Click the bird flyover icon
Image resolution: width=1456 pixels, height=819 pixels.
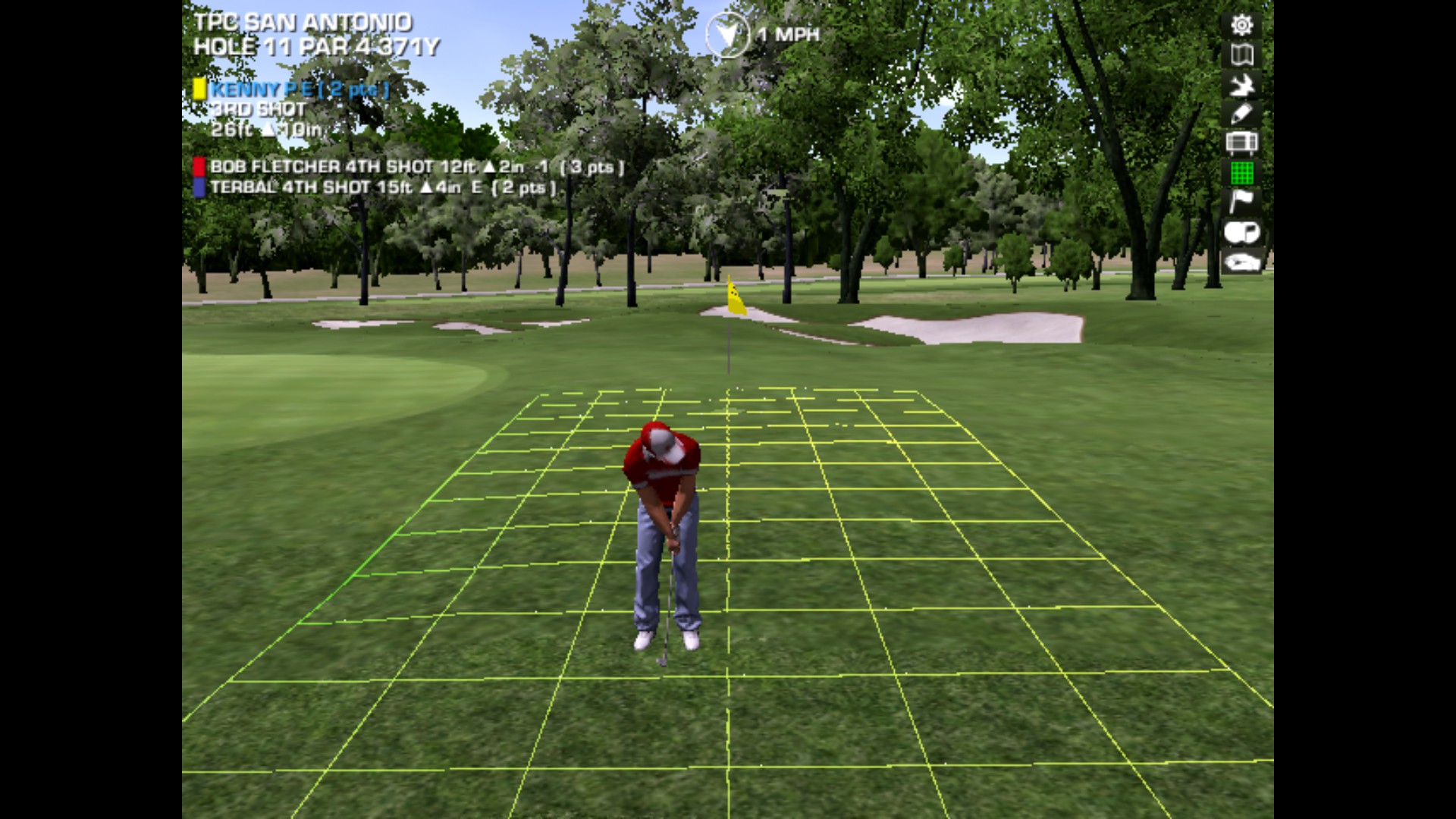pos(1241,85)
